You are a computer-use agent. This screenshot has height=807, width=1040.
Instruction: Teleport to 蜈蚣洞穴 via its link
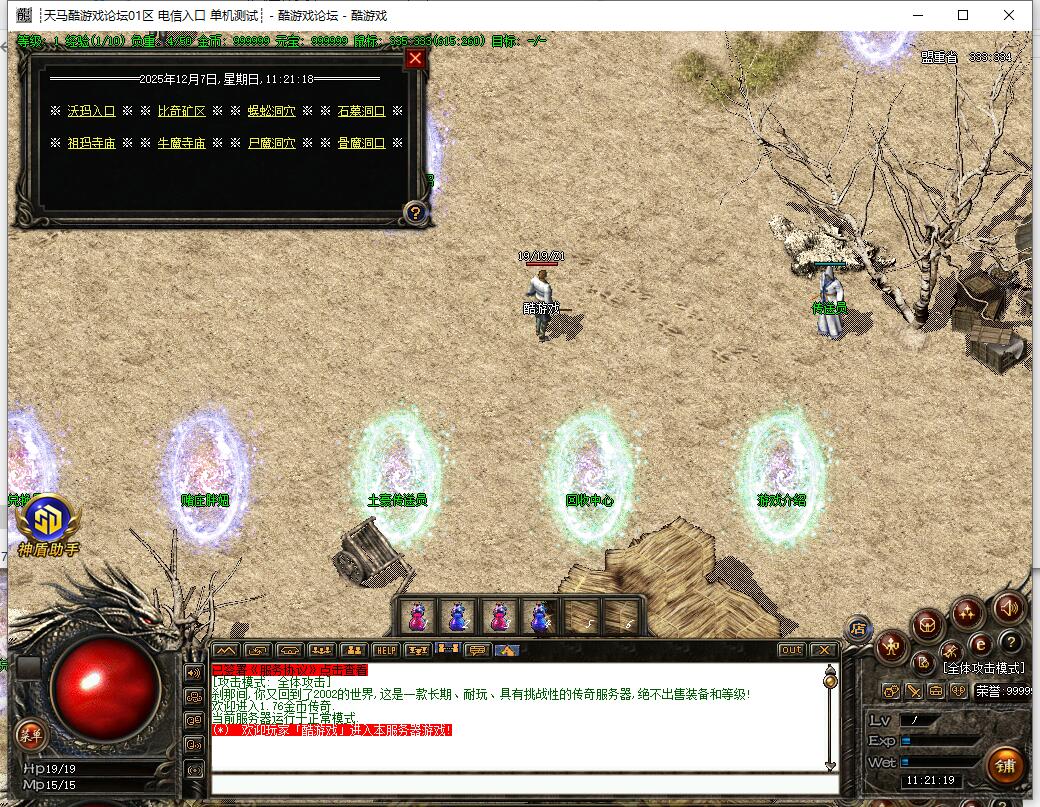pyautogui.click(x=271, y=111)
